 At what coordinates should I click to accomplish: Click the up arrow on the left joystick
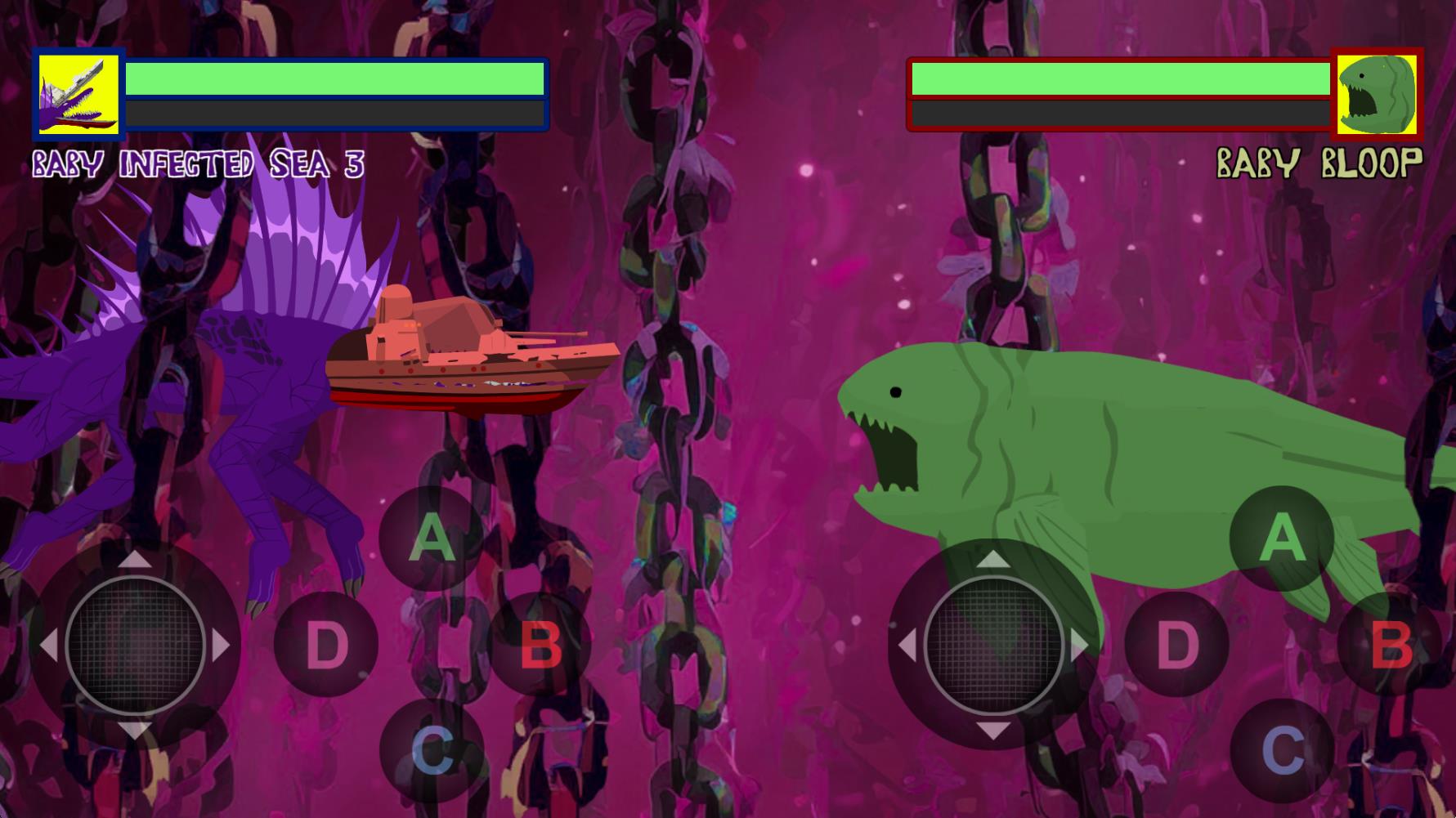135,560
